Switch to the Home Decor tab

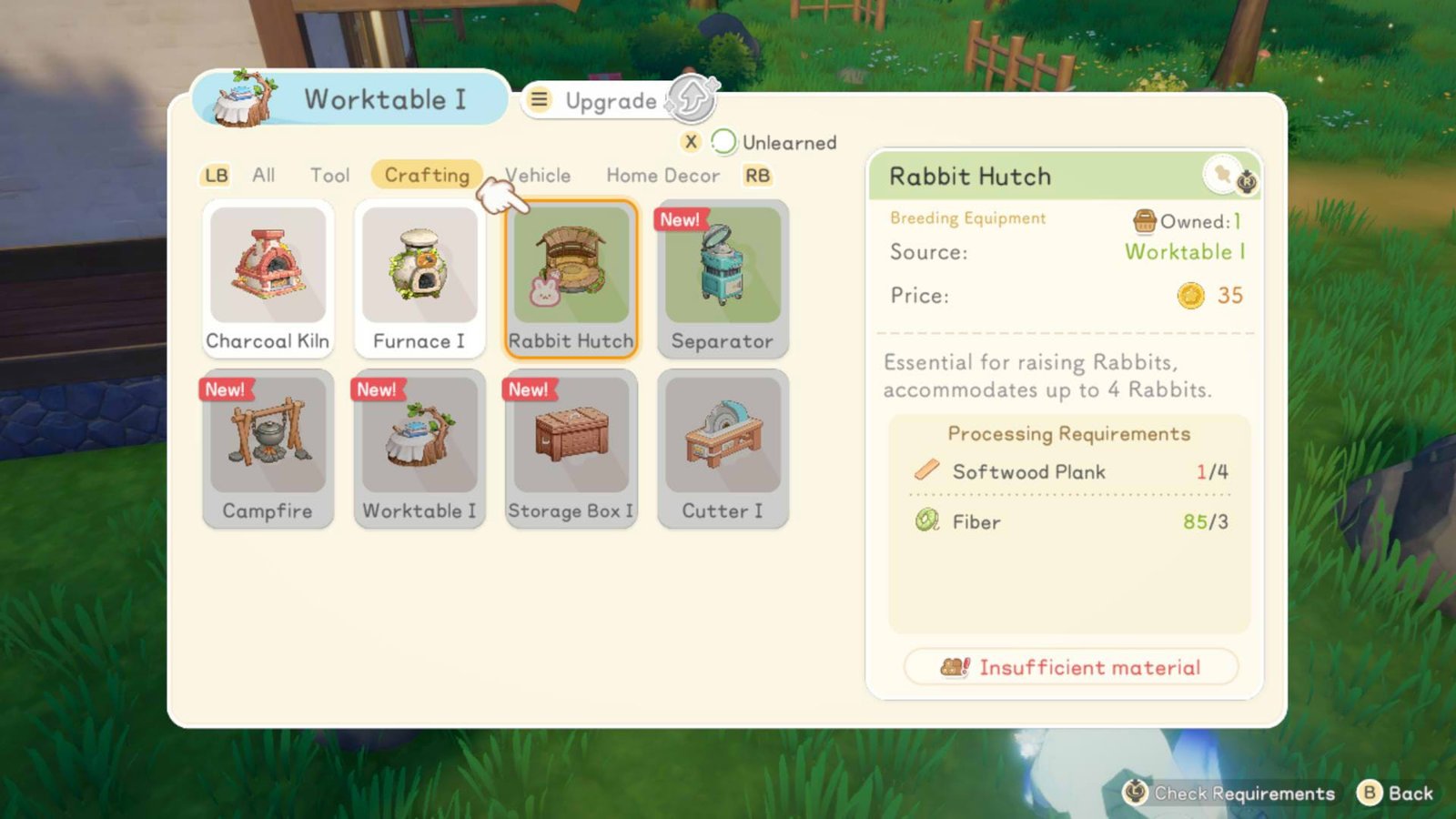point(662,175)
